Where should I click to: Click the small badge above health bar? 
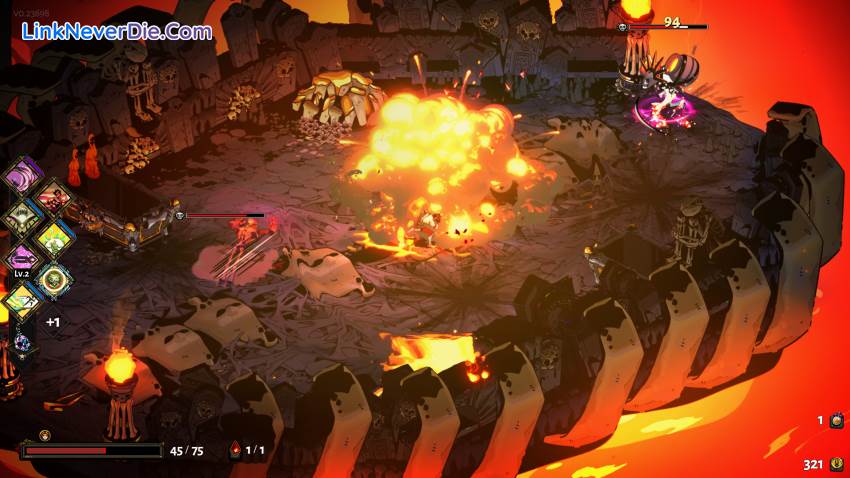click(x=44, y=436)
